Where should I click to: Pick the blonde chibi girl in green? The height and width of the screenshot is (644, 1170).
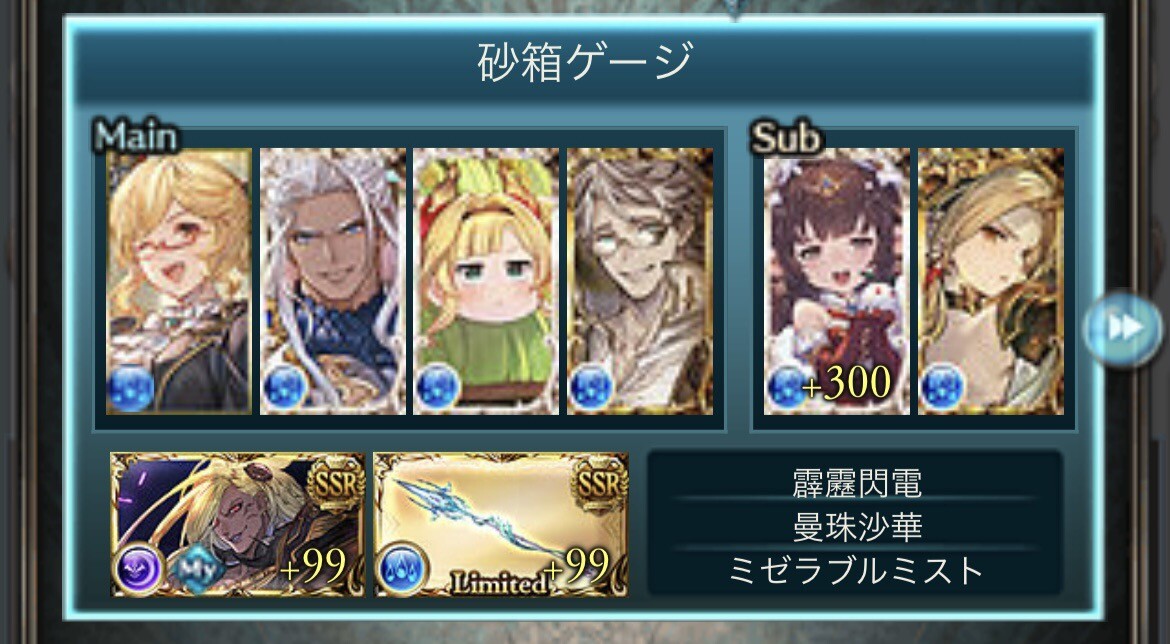[x=486, y=281]
